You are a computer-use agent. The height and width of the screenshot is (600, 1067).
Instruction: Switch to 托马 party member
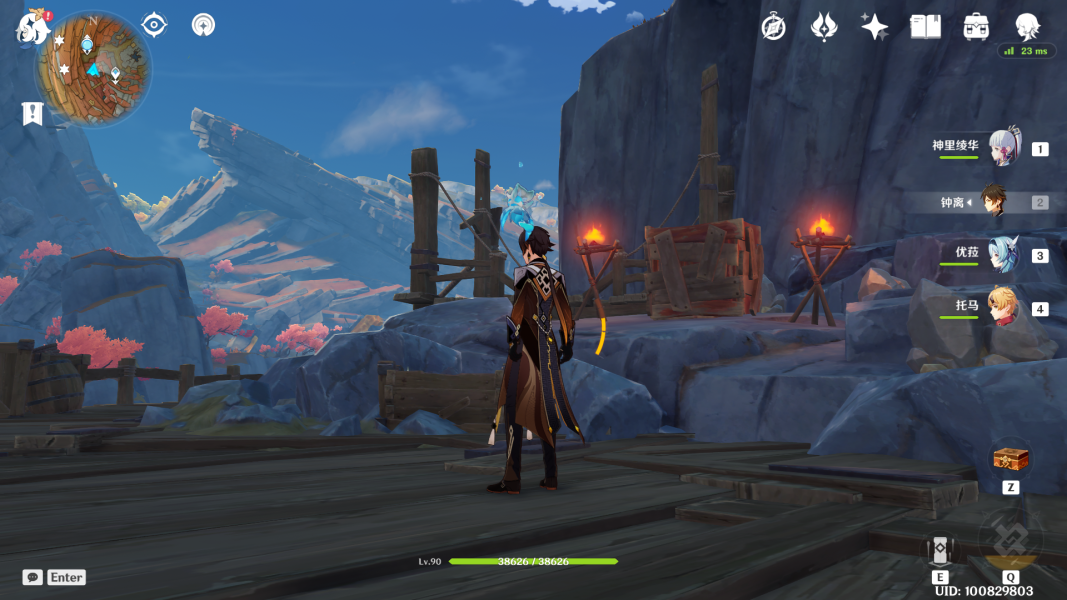[1004, 308]
